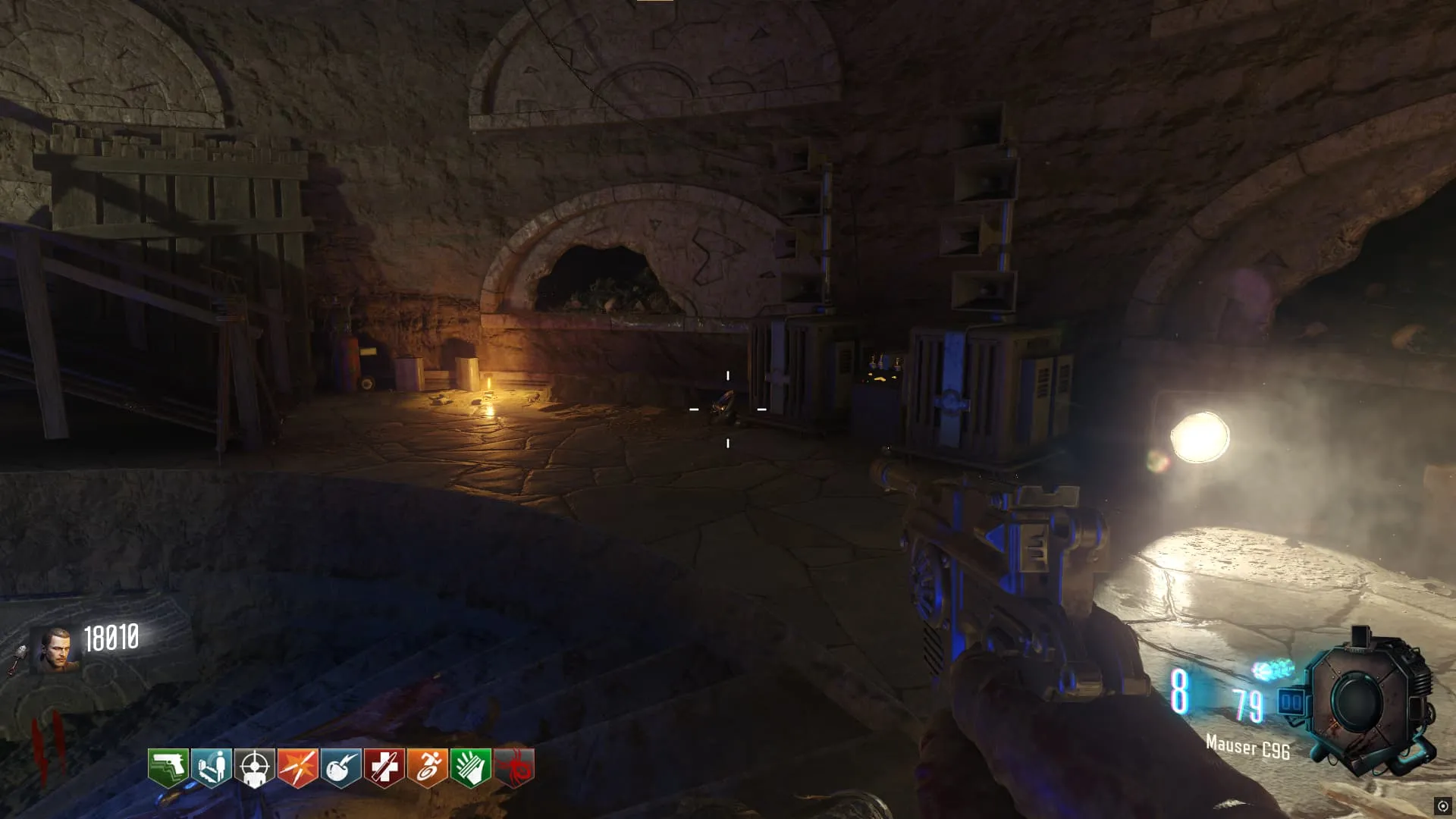Choose the orange Stamin-Up runner perk icon

(428, 768)
